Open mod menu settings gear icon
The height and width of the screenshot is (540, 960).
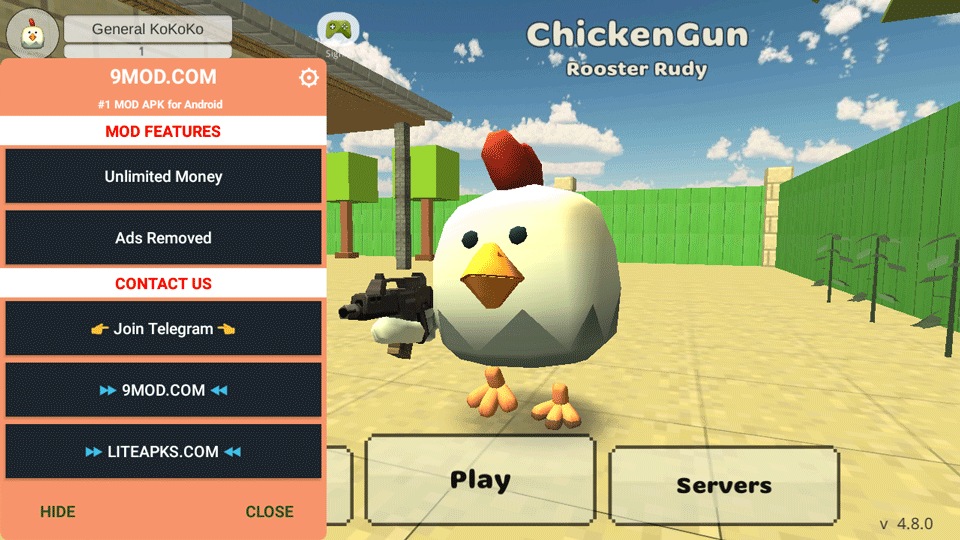click(308, 78)
